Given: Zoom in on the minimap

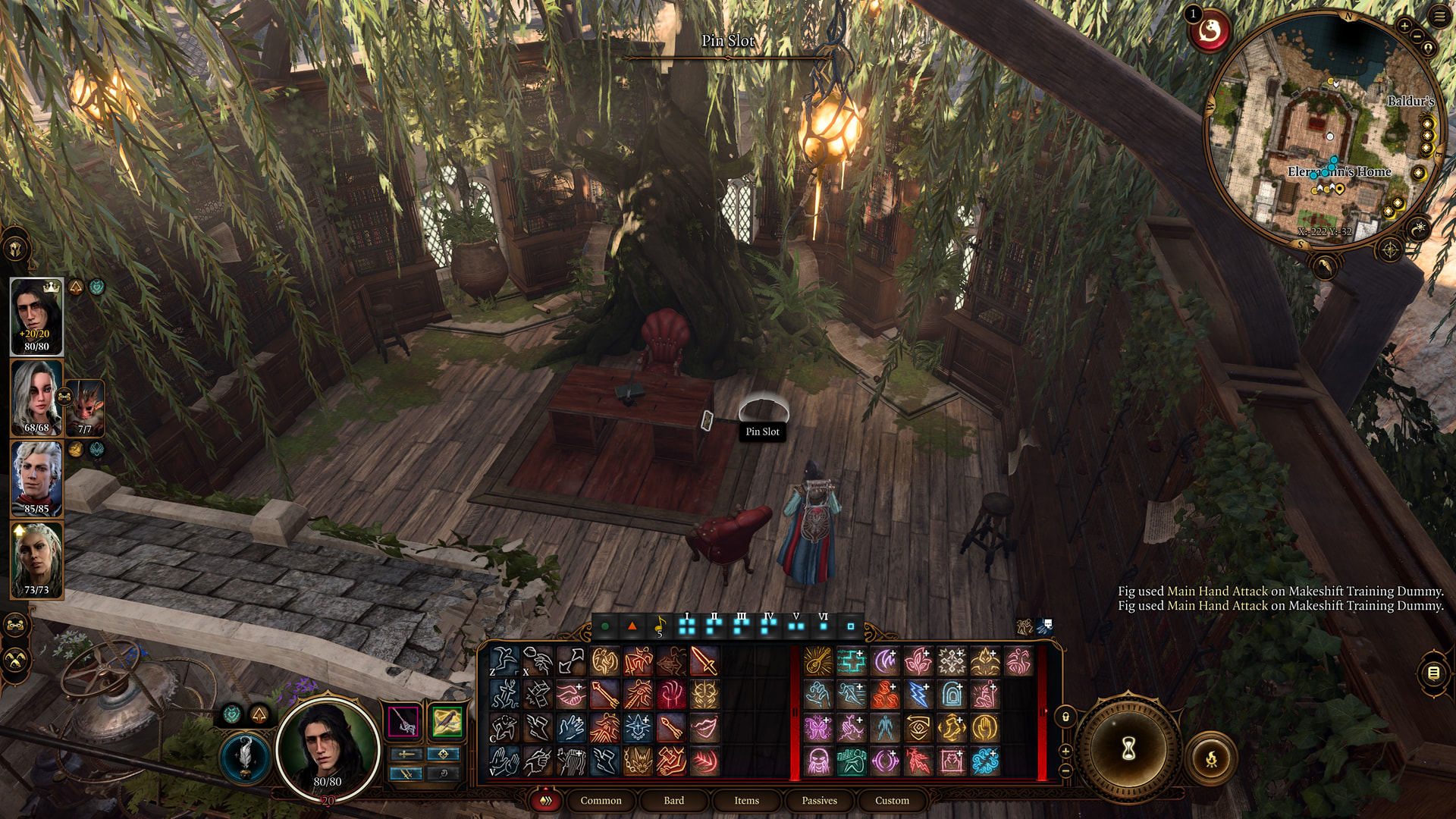Looking at the screenshot, I should (x=1404, y=27).
